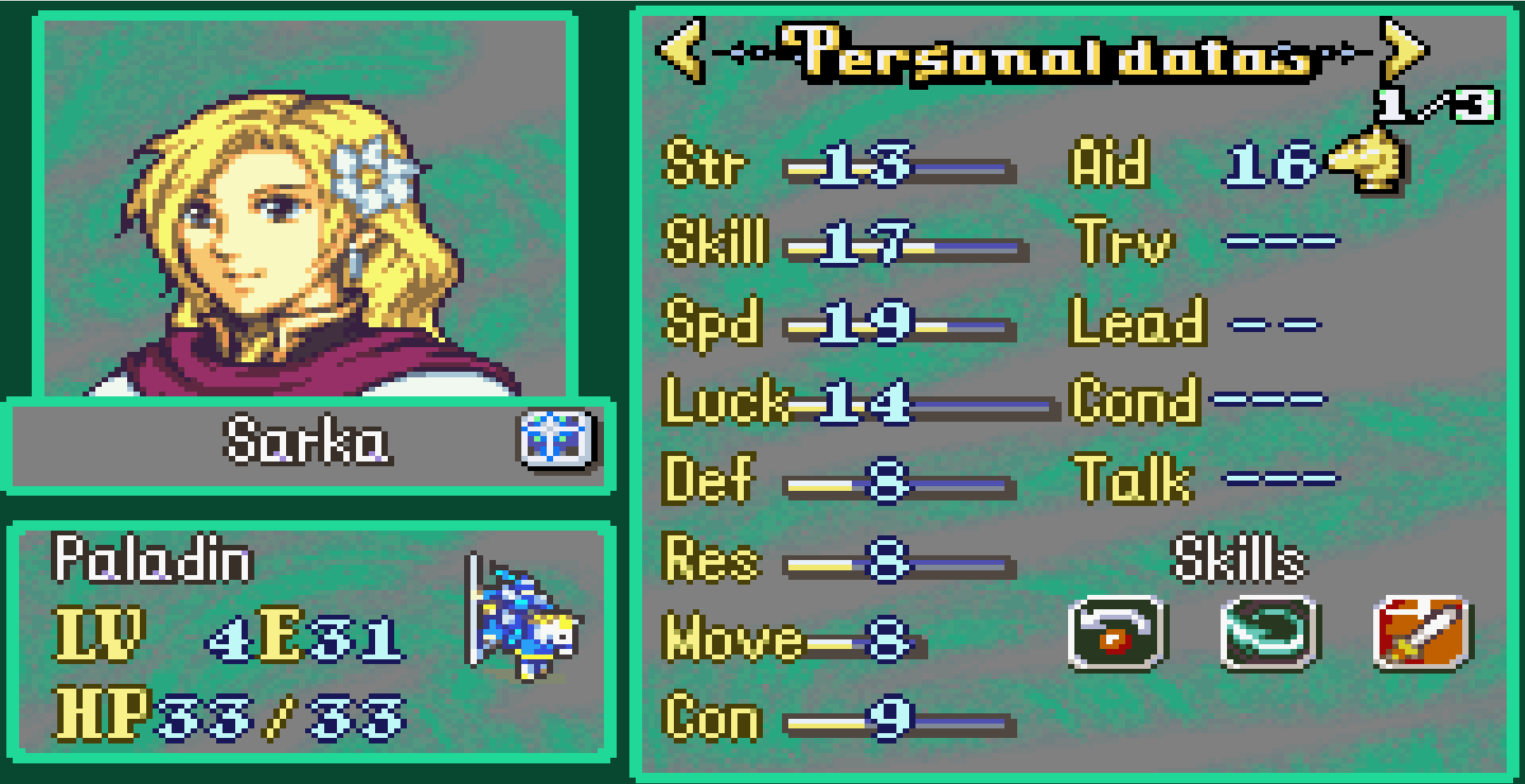
Task: Advance to next page via right yellow arrow
Action: pyautogui.click(x=1401, y=49)
